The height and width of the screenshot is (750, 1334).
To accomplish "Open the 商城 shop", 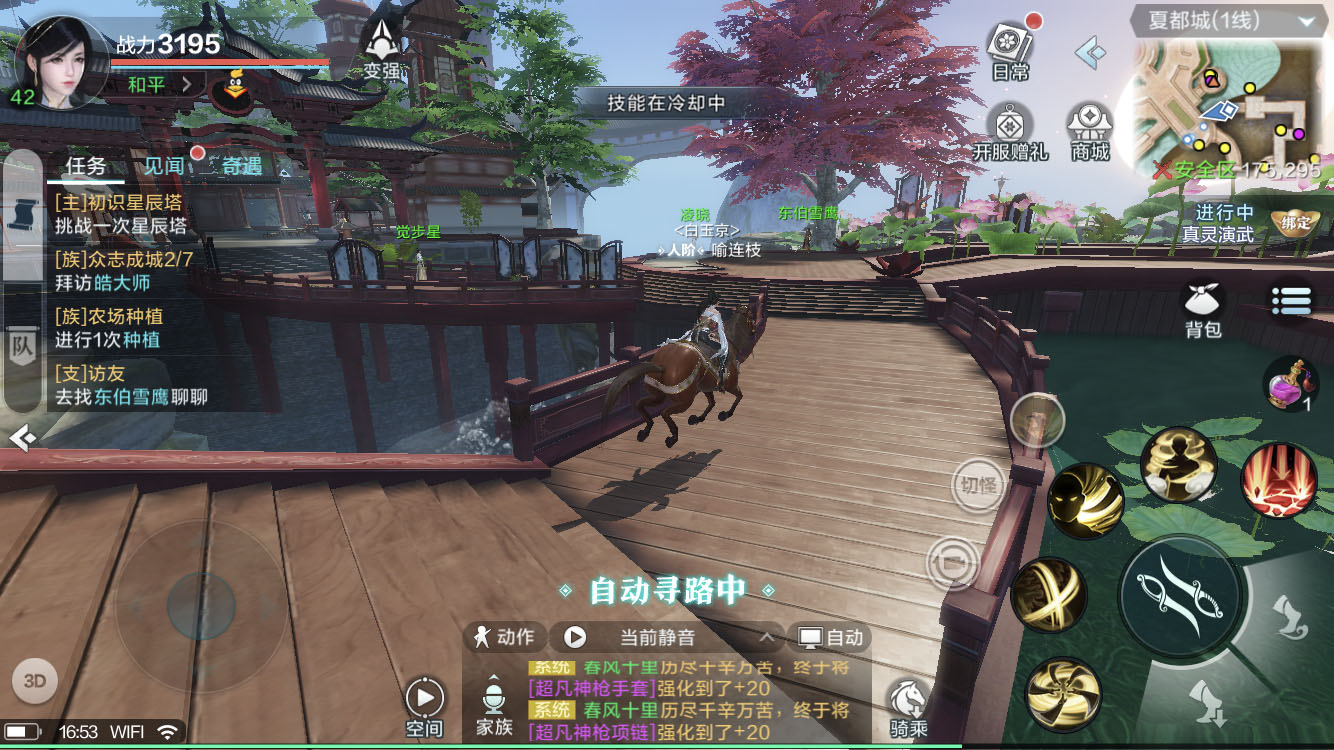I will [1090, 130].
